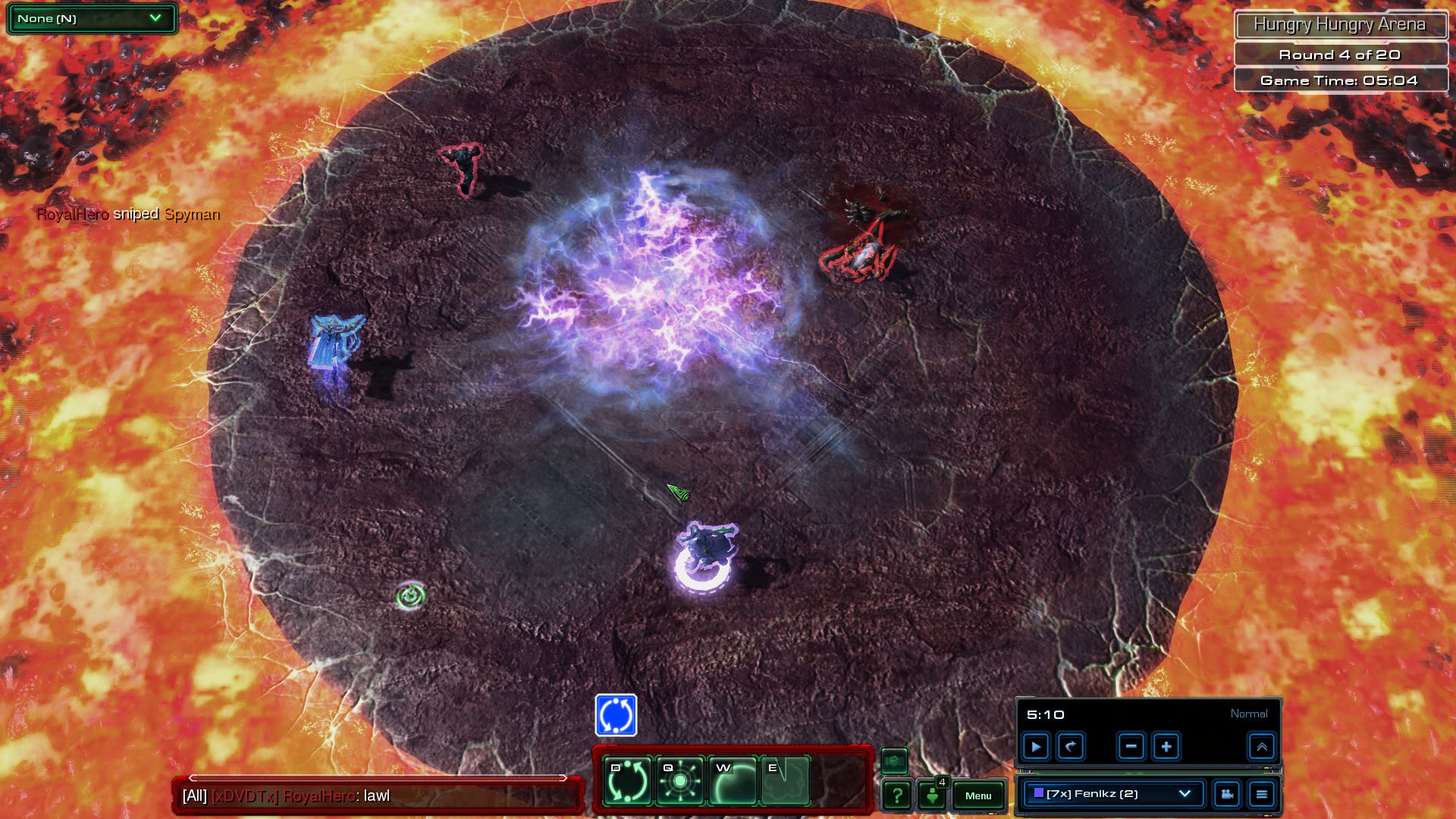
Task: Activate the D swap arrows ability
Action: (x=627, y=780)
